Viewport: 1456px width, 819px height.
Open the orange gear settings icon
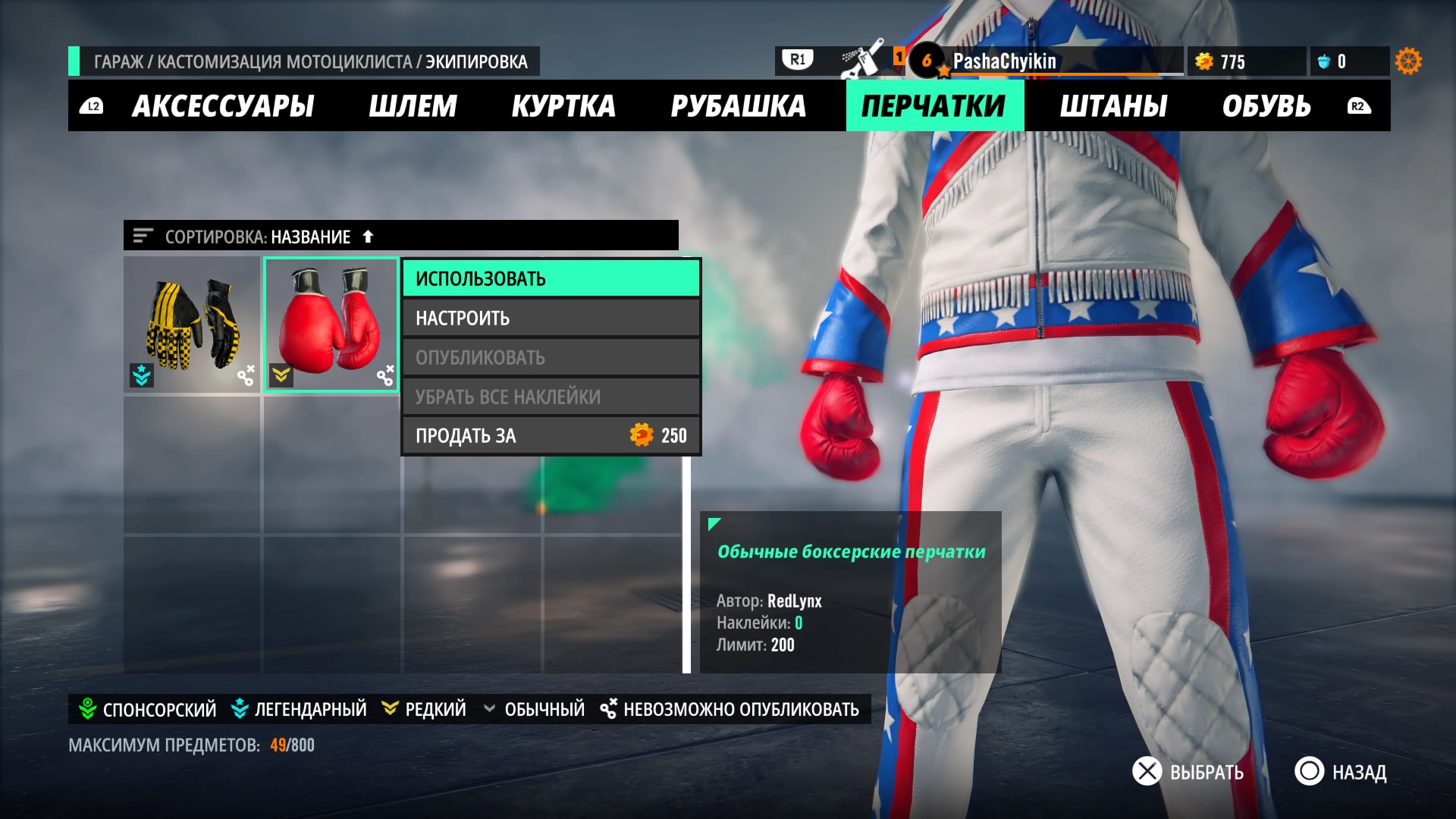(x=1408, y=61)
